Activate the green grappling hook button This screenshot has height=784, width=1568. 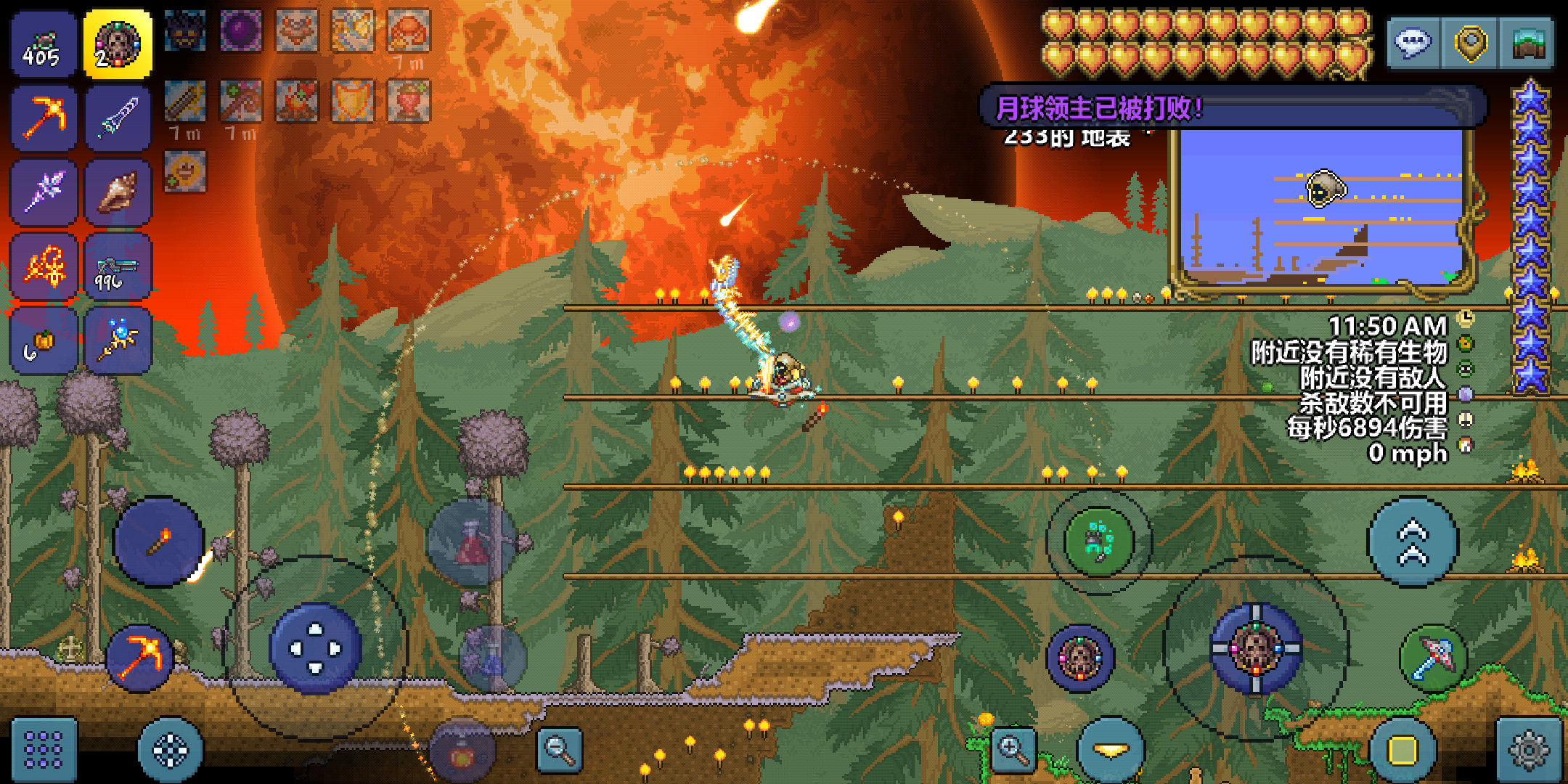point(1099,542)
